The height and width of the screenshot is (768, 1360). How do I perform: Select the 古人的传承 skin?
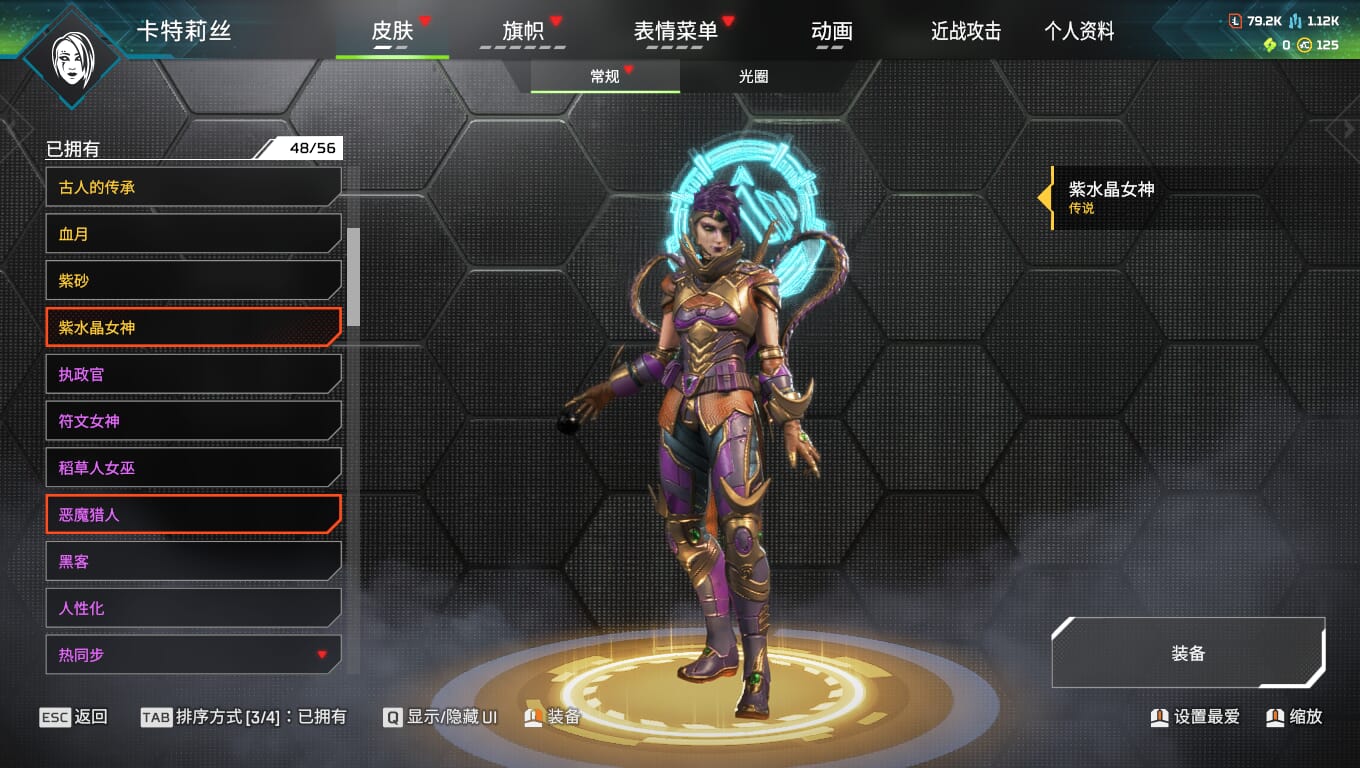[x=193, y=187]
